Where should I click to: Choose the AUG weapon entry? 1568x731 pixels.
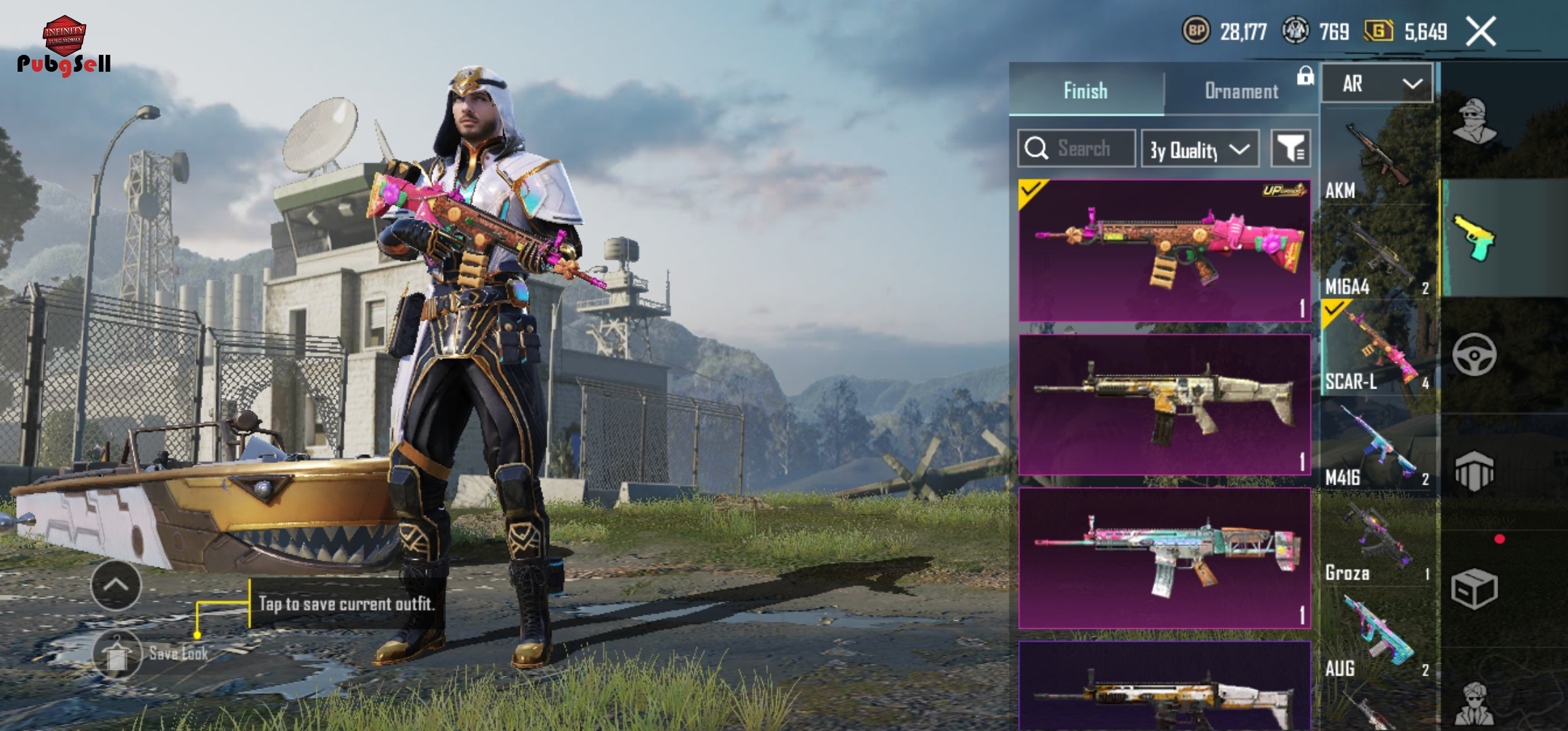point(1377,638)
